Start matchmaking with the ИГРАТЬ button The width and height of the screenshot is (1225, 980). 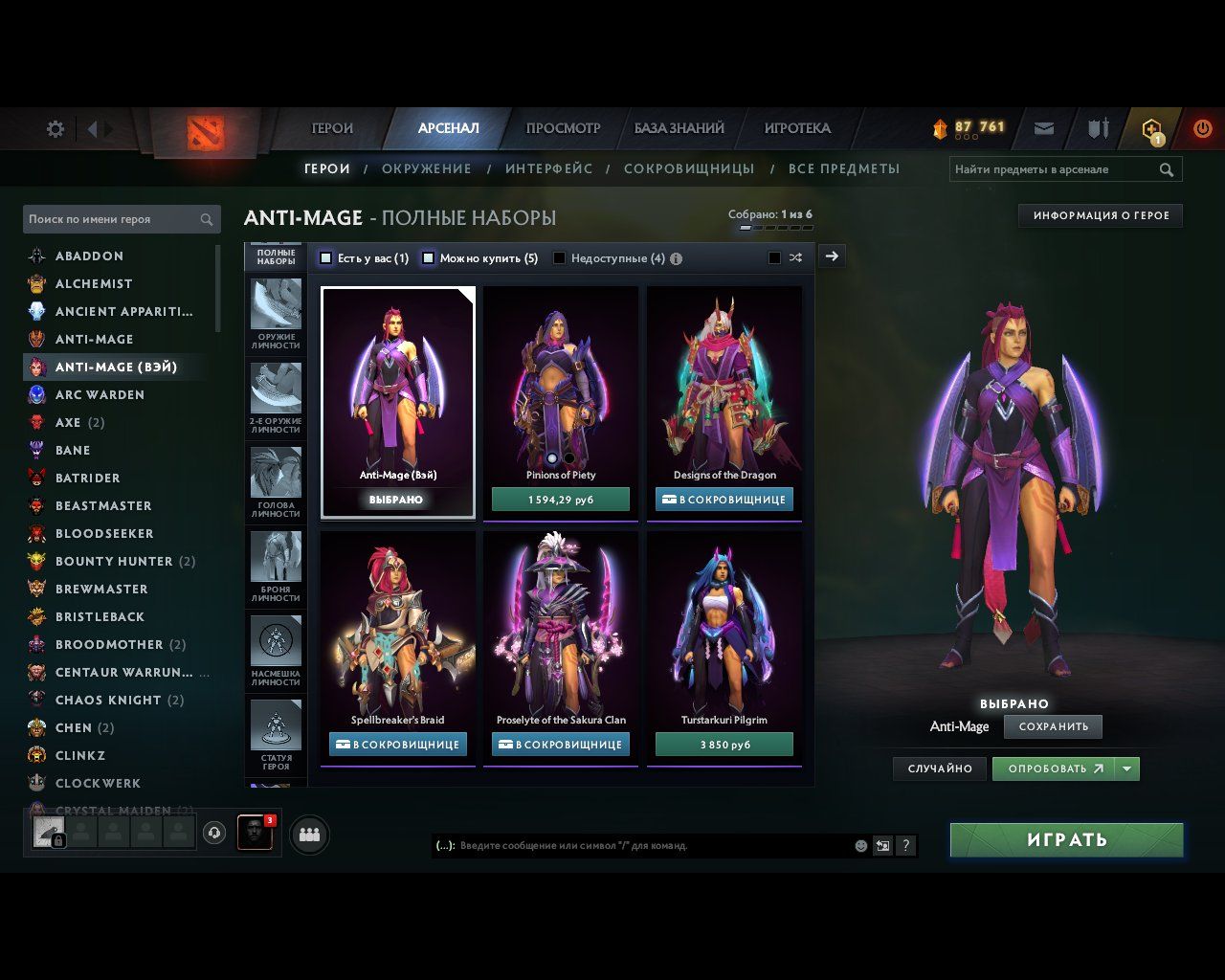(x=1066, y=840)
